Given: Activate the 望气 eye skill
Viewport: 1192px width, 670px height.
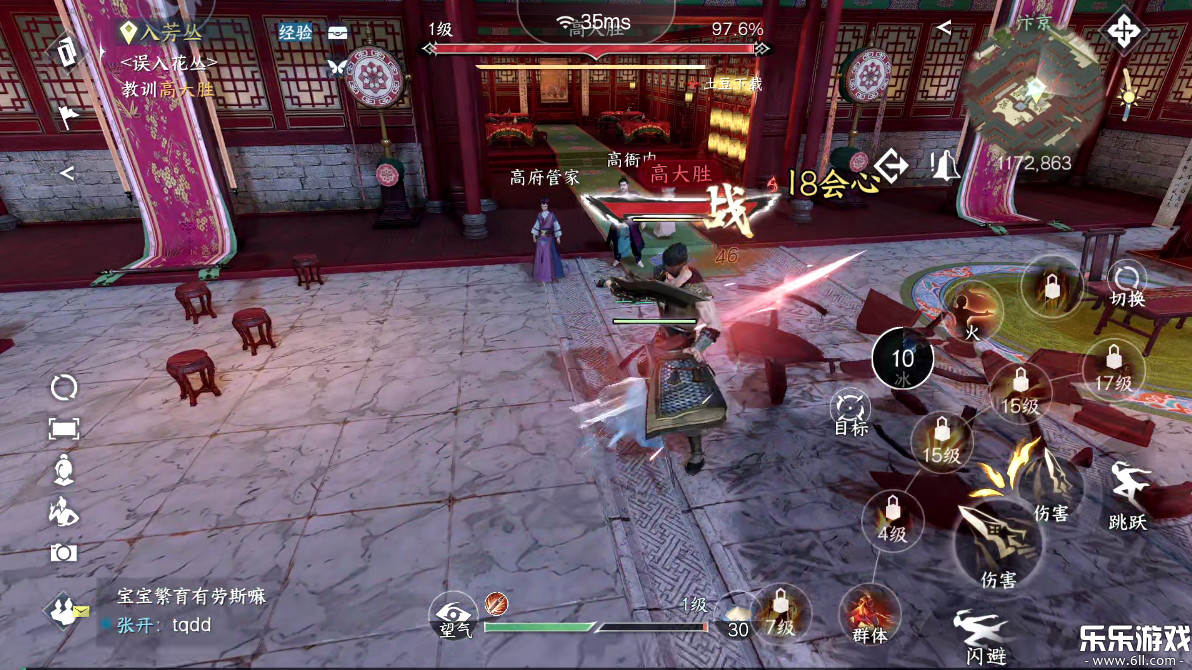Looking at the screenshot, I should pos(455,615).
